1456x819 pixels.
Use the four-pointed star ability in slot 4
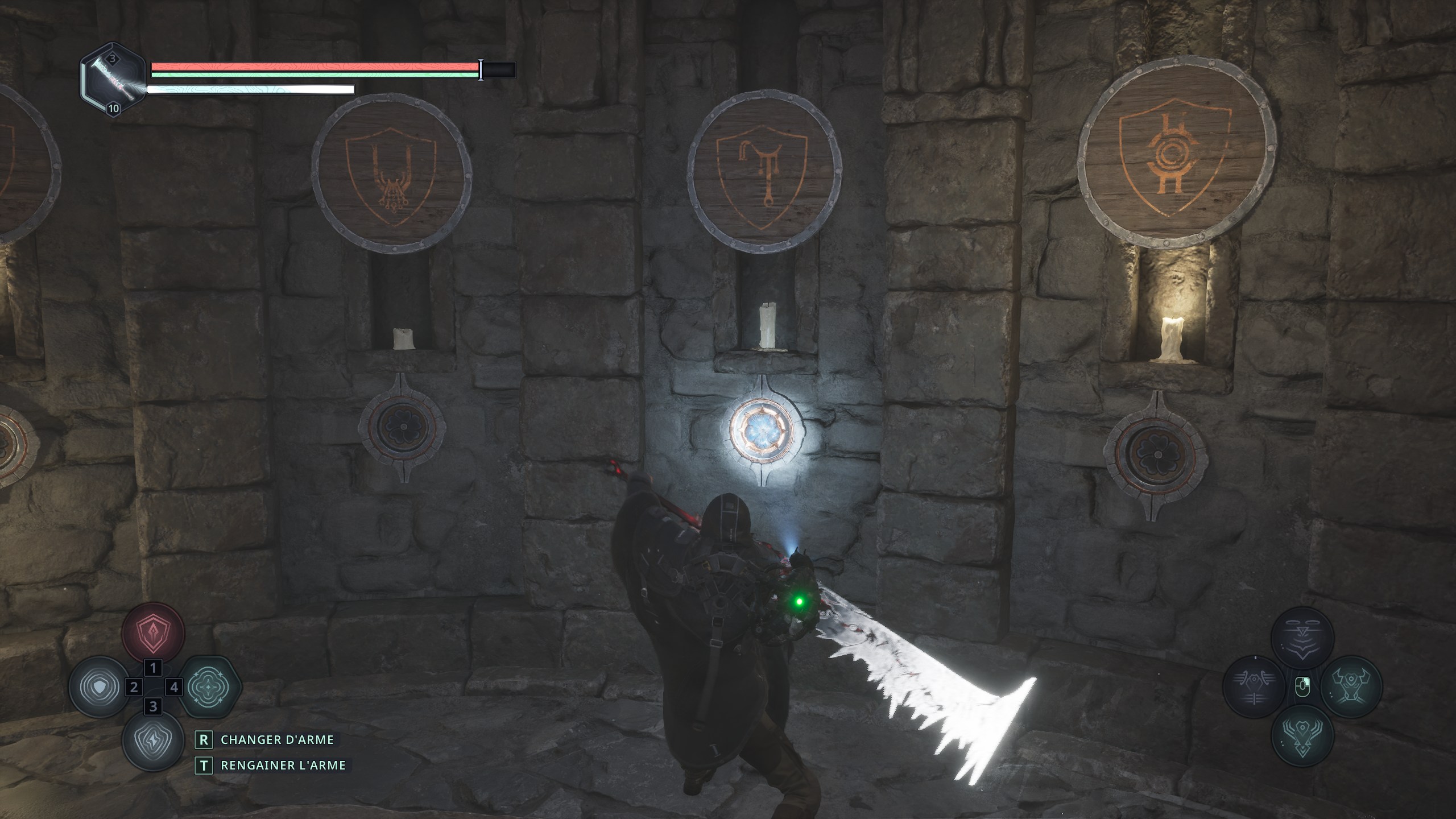click(x=210, y=686)
